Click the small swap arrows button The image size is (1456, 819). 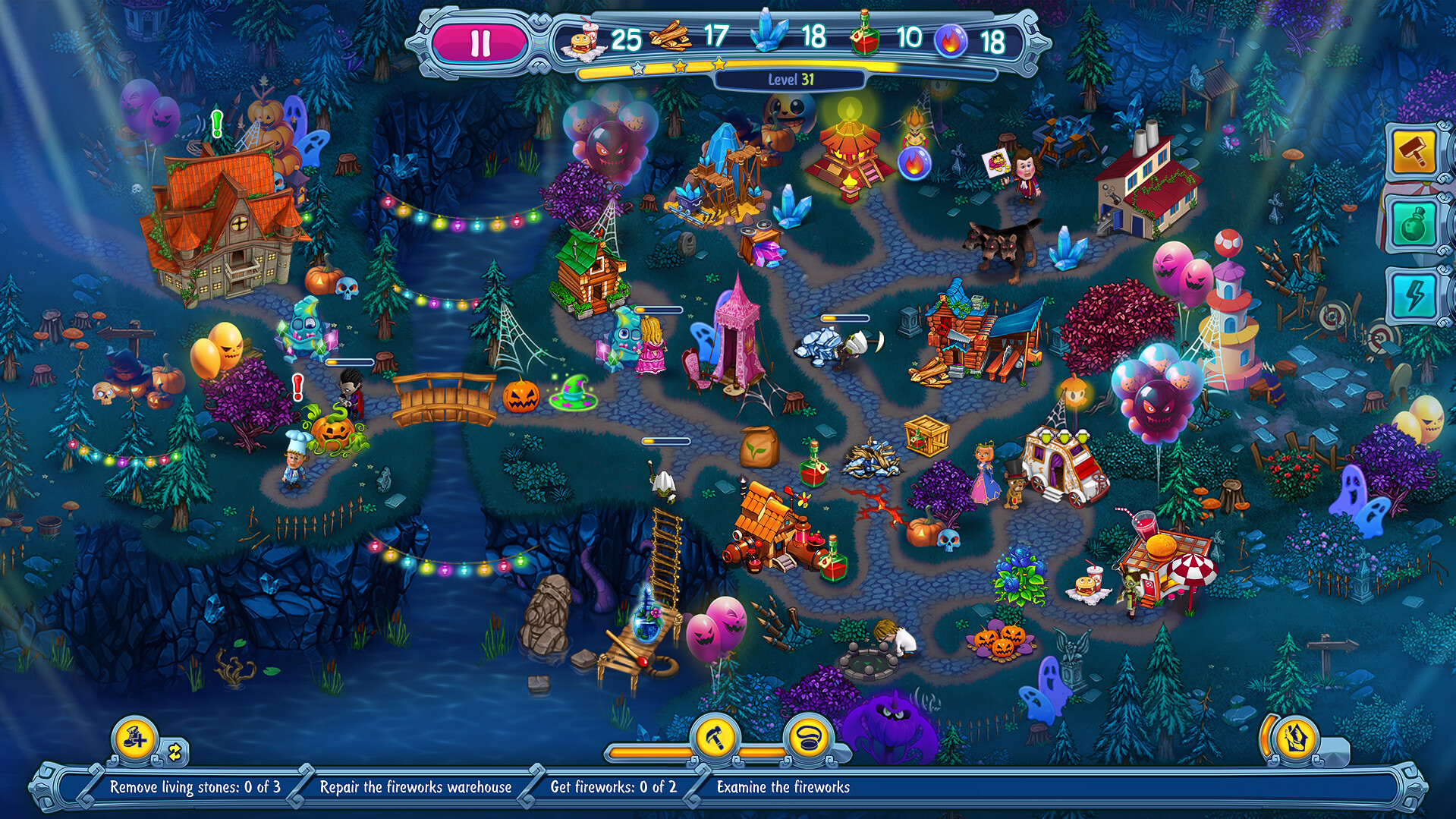point(175,752)
